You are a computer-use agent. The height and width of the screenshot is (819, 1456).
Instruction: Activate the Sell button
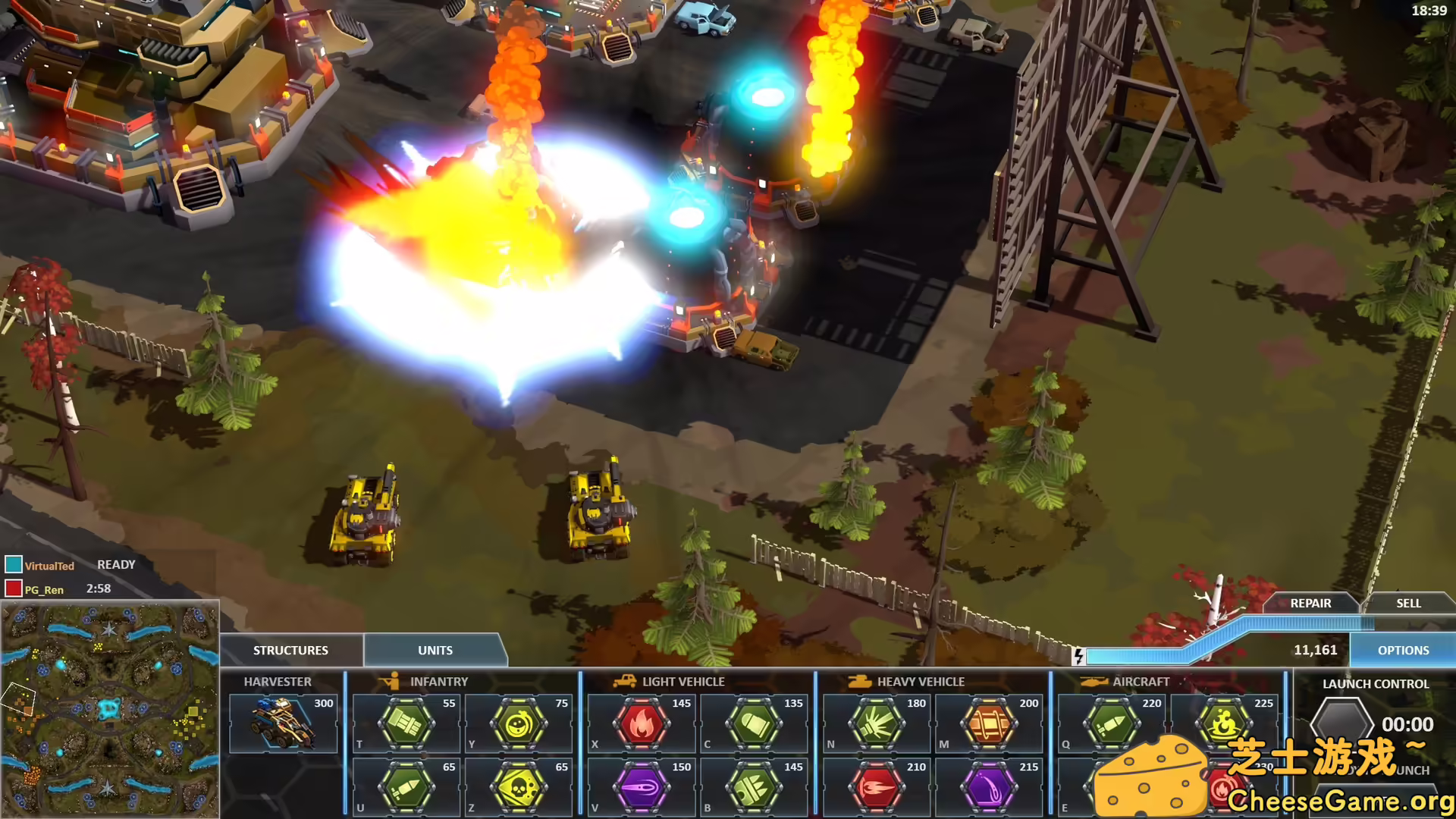(x=1408, y=603)
